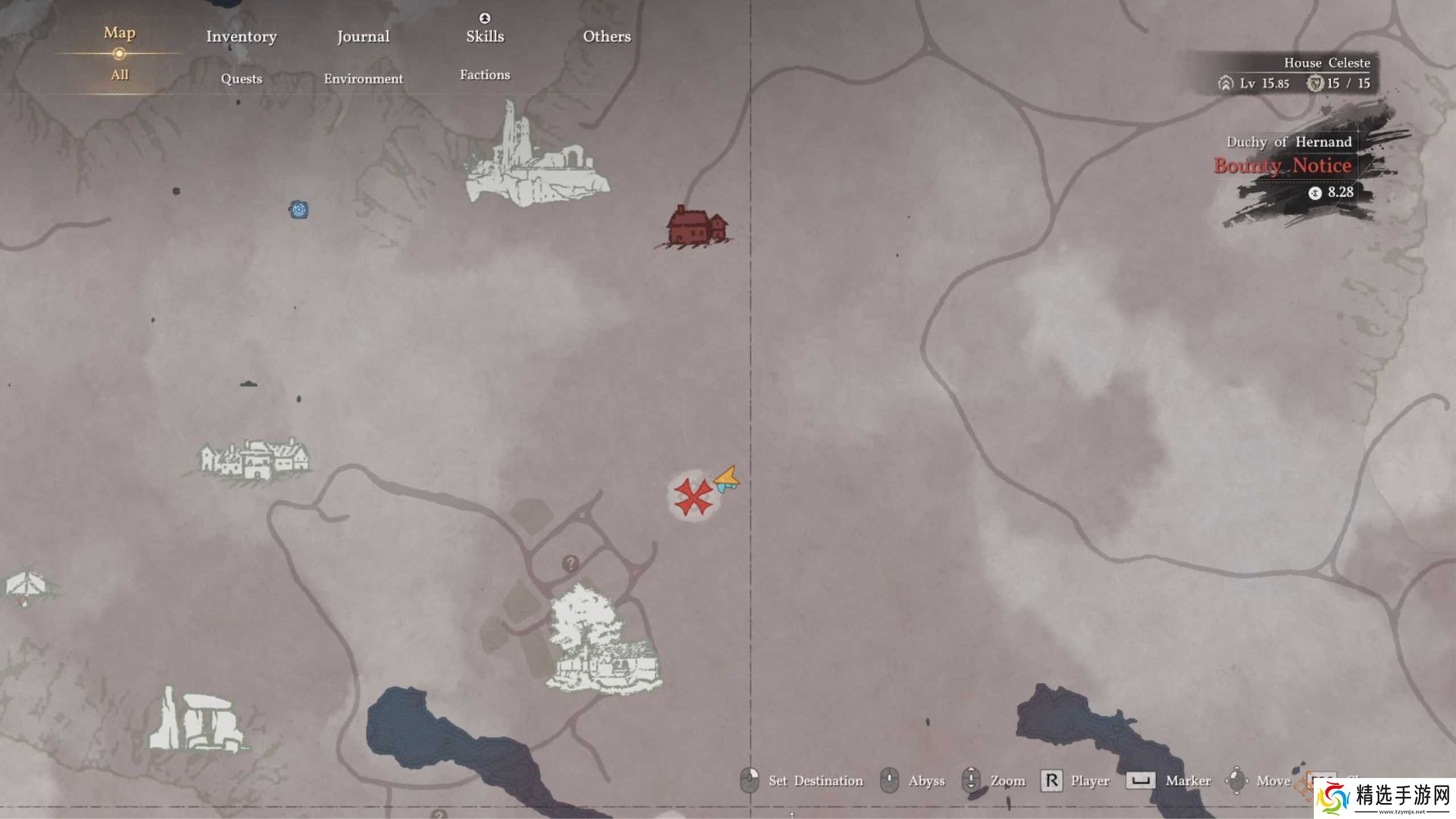Select the white village landmark icon
Image resolution: width=1456 pixels, height=819 pixels.
tap(254, 460)
